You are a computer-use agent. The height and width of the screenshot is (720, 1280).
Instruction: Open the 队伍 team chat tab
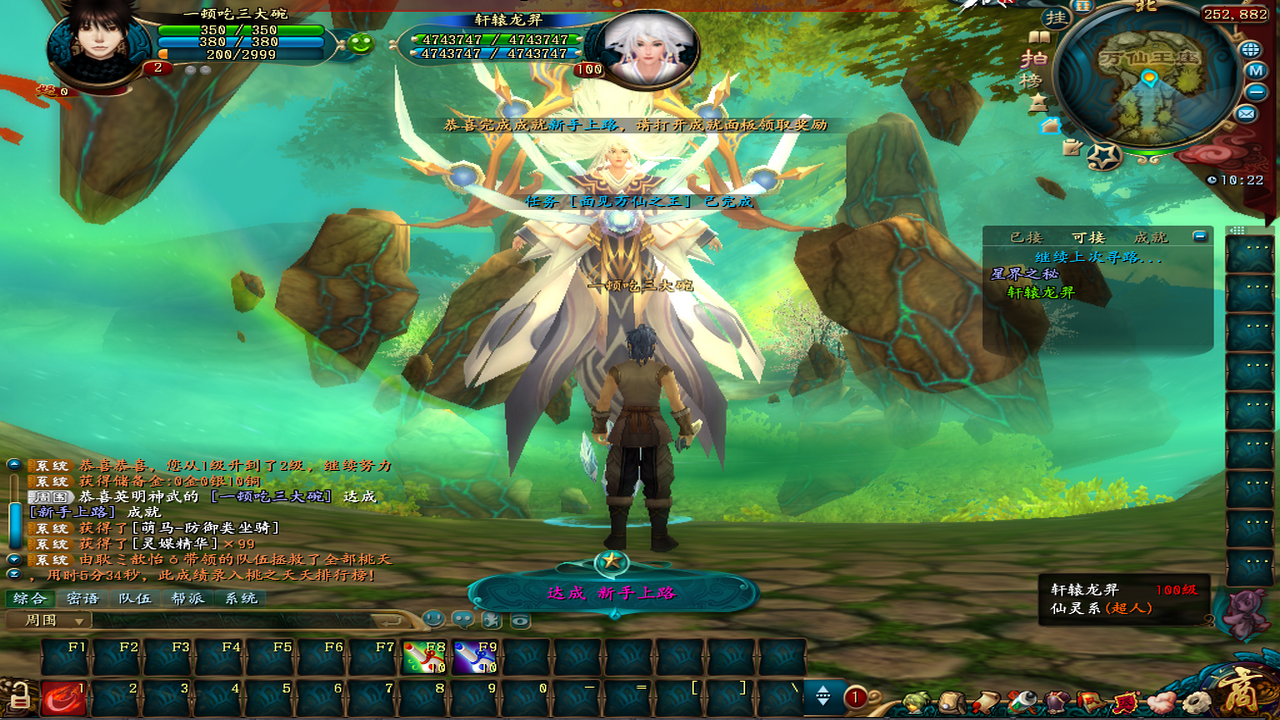coord(135,598)
